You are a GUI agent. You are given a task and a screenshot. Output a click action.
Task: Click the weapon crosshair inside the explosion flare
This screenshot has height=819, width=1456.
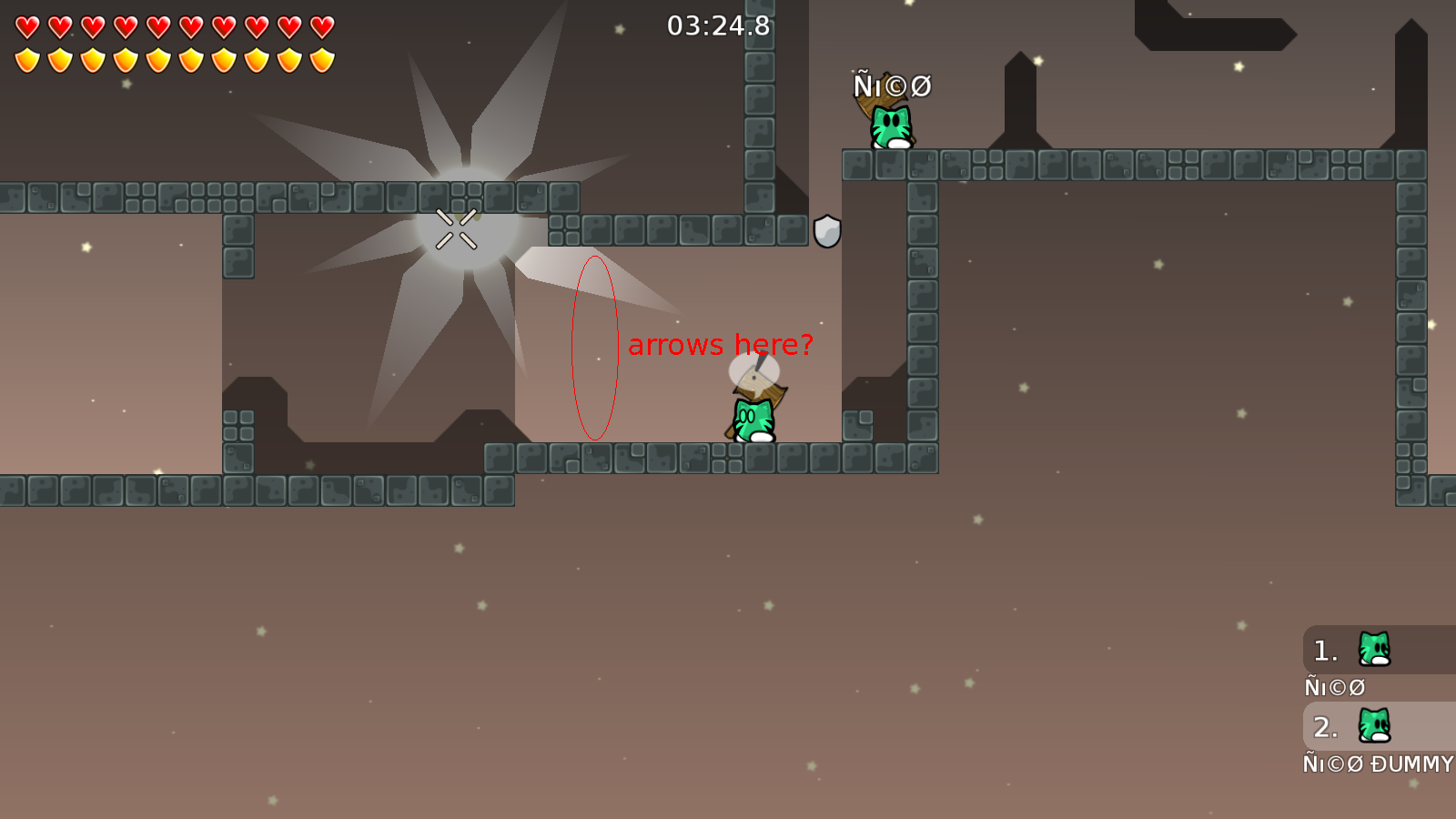click(x=457, y=227)
